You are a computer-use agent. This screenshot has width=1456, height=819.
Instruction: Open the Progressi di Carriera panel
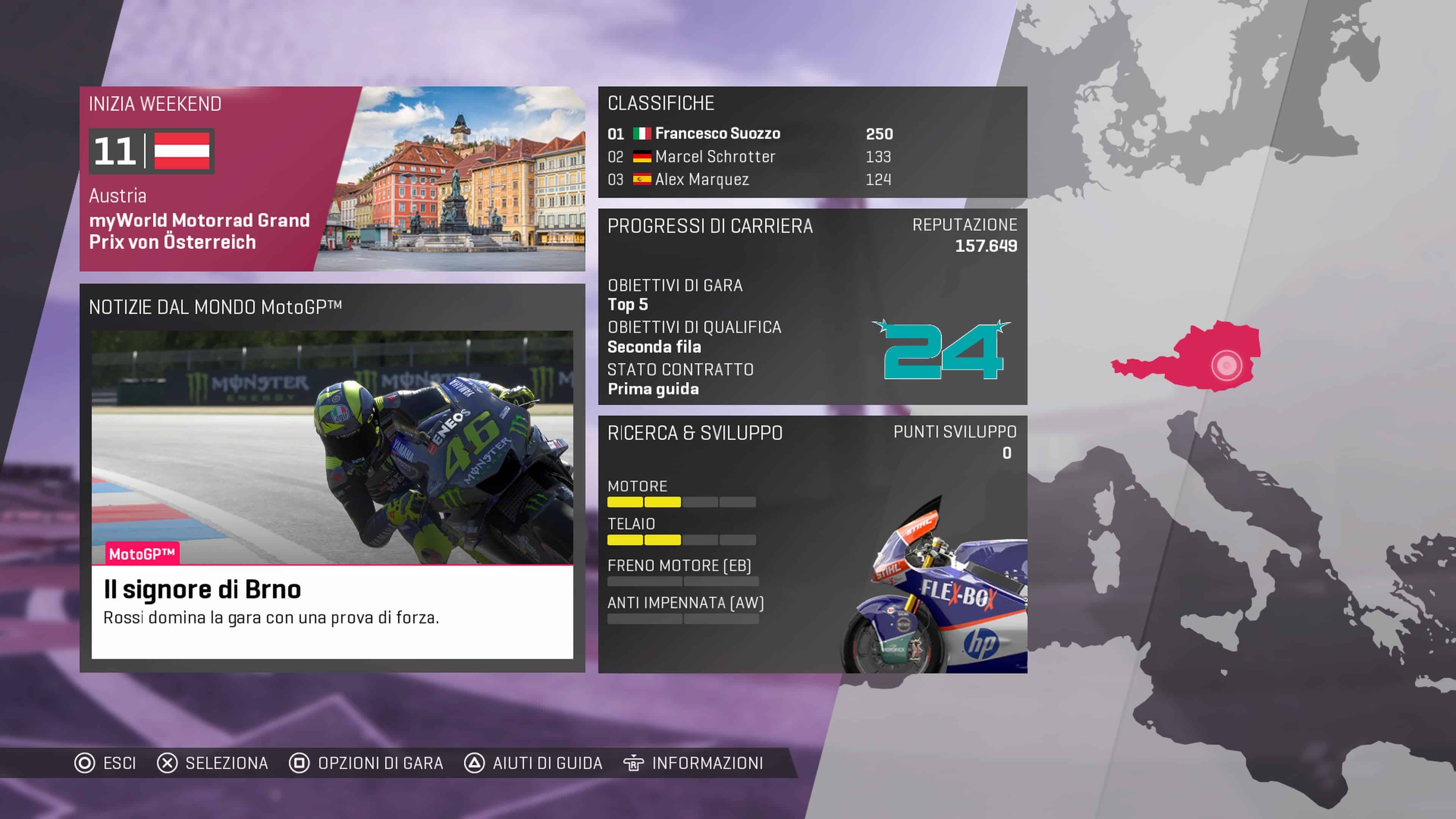point(812,306)
